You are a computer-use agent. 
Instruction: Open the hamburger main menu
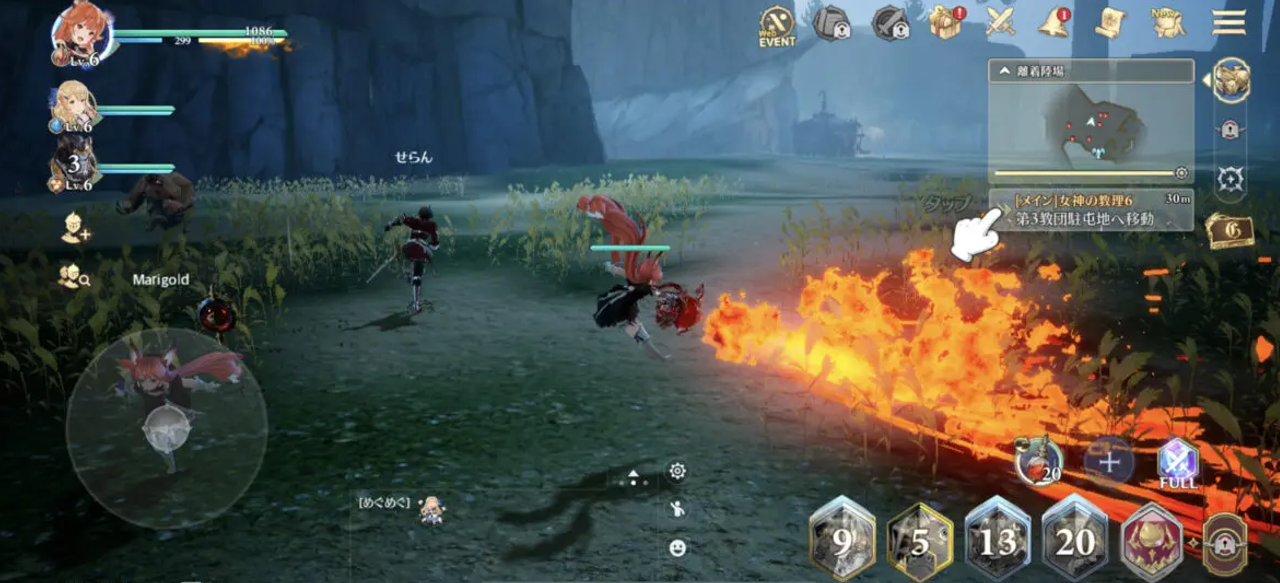point(1228,22)
